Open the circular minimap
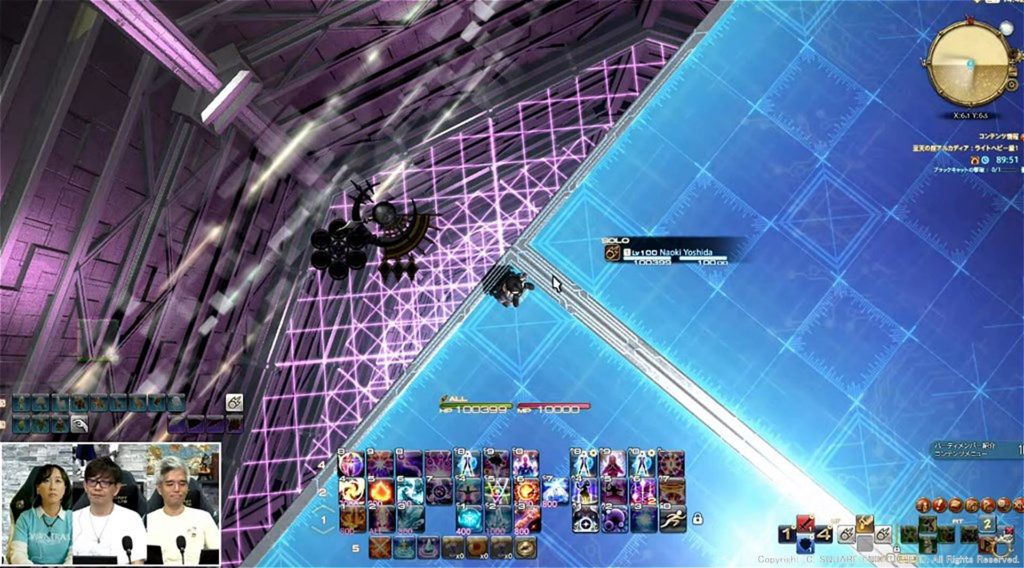 [x=967, y=60]
